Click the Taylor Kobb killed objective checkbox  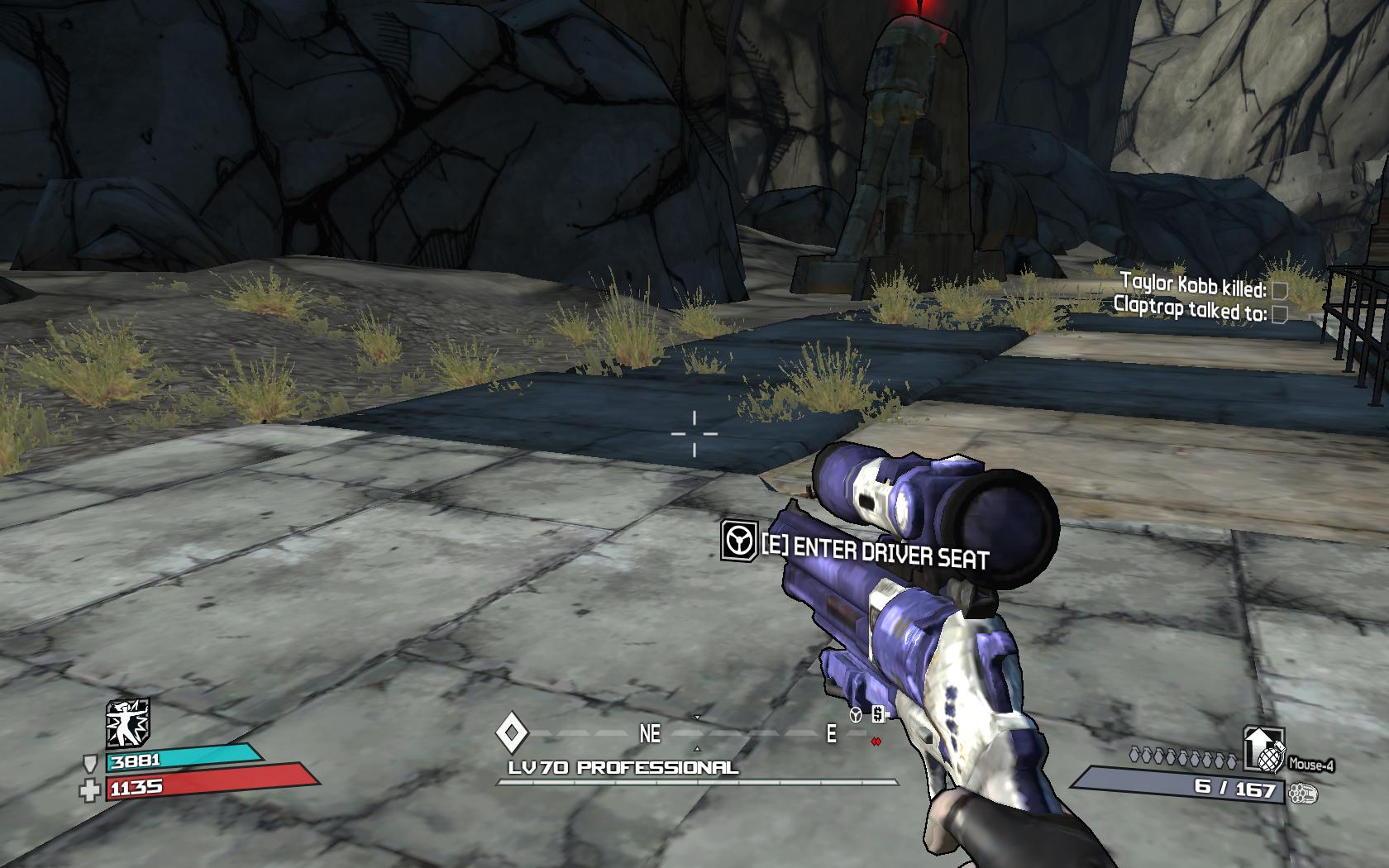1279,290
